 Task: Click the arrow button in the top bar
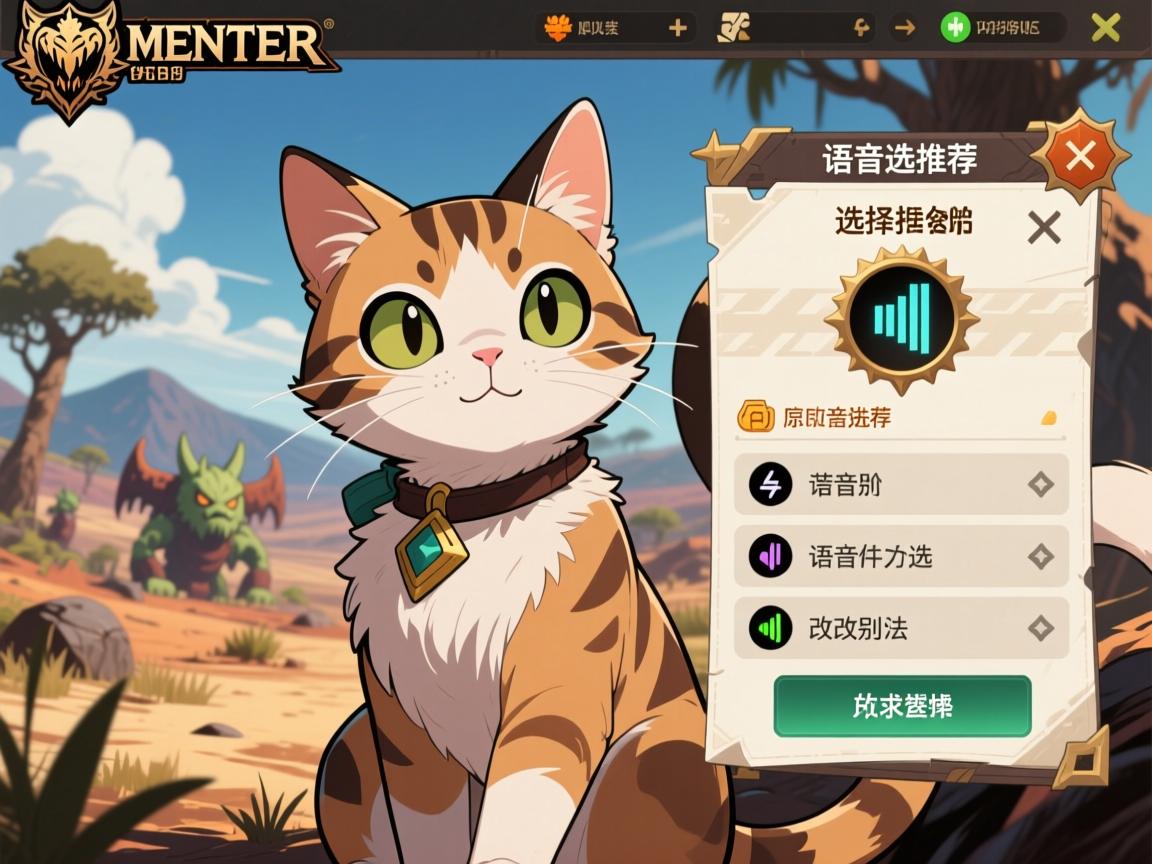tap(904, 28)
